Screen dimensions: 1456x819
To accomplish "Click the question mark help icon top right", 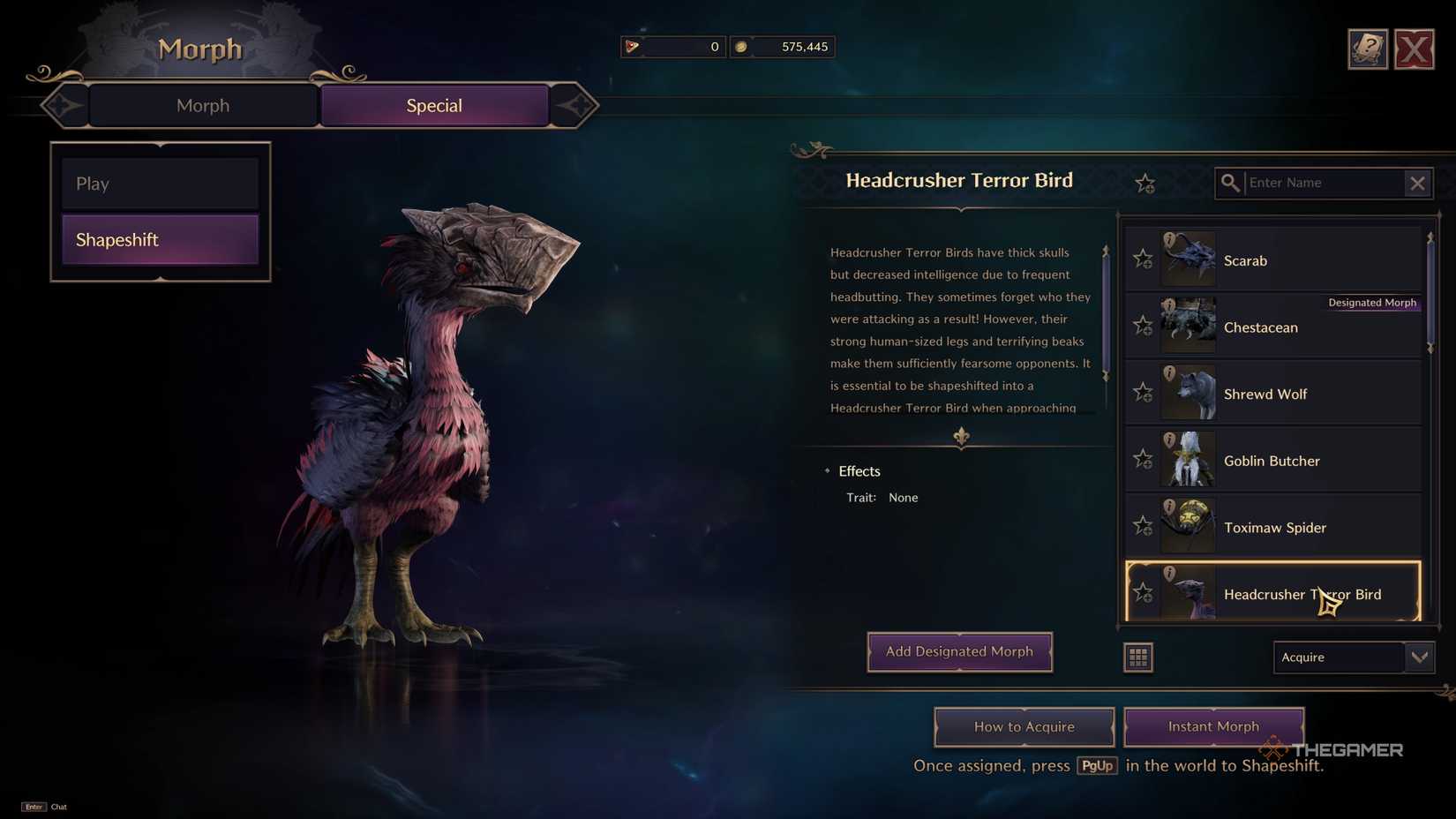I will click(1368, 49).
